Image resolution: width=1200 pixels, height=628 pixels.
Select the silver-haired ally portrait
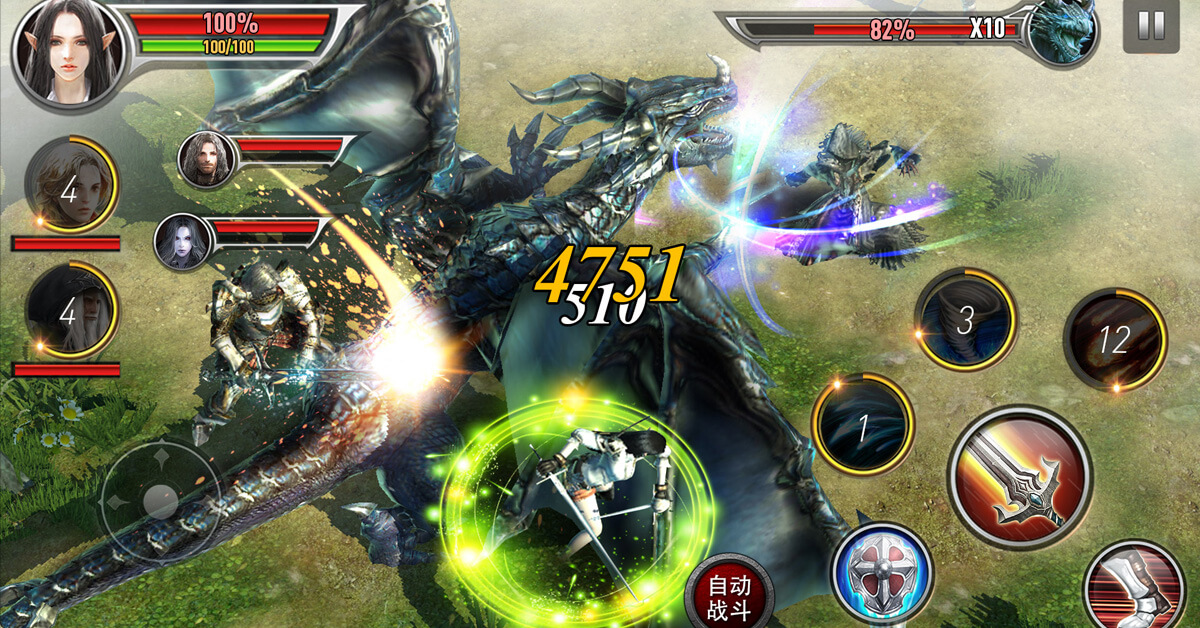(x=183, y=242)
